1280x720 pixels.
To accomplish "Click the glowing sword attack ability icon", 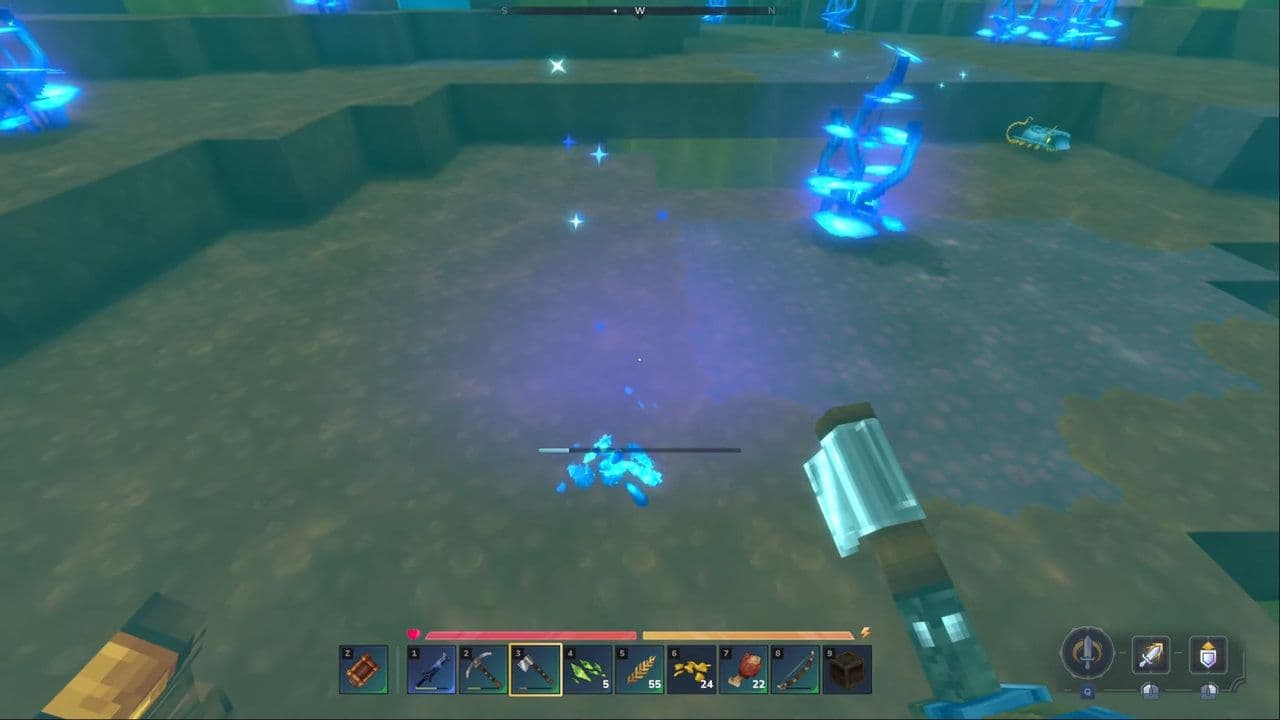I will click(x=1150, y=656).
